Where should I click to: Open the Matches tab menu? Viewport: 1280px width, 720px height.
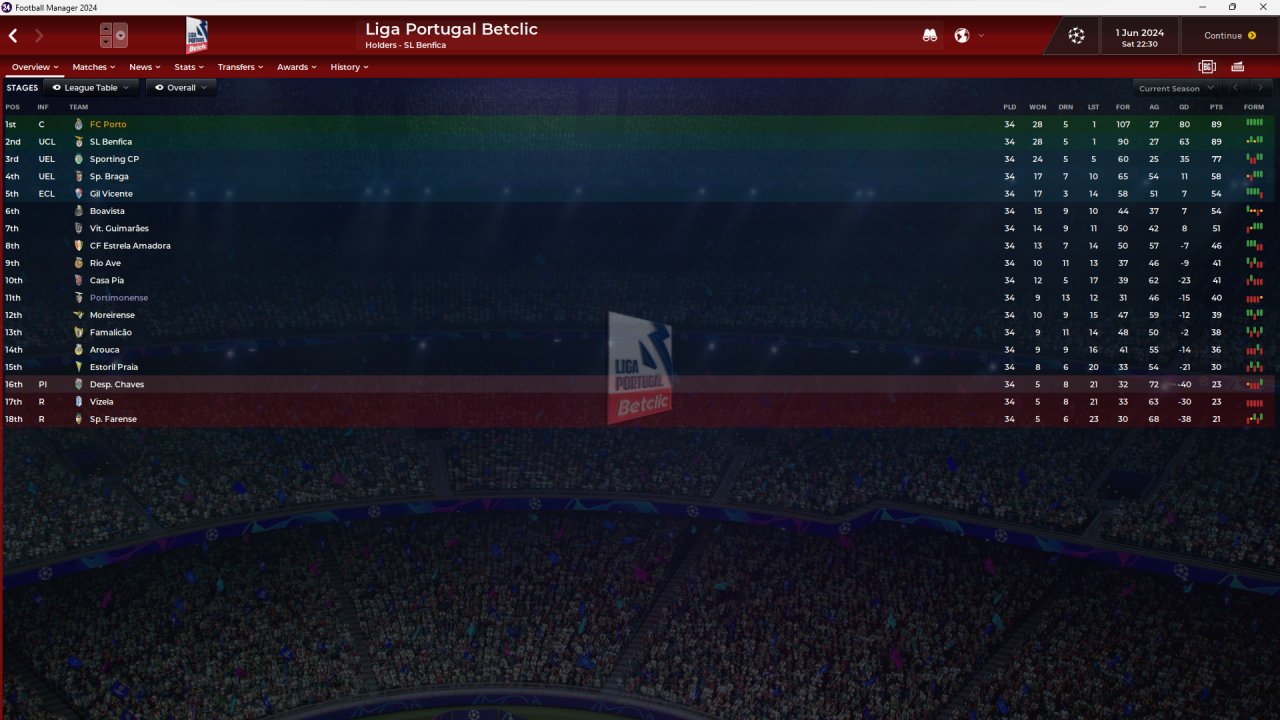[x=94, y=67]
